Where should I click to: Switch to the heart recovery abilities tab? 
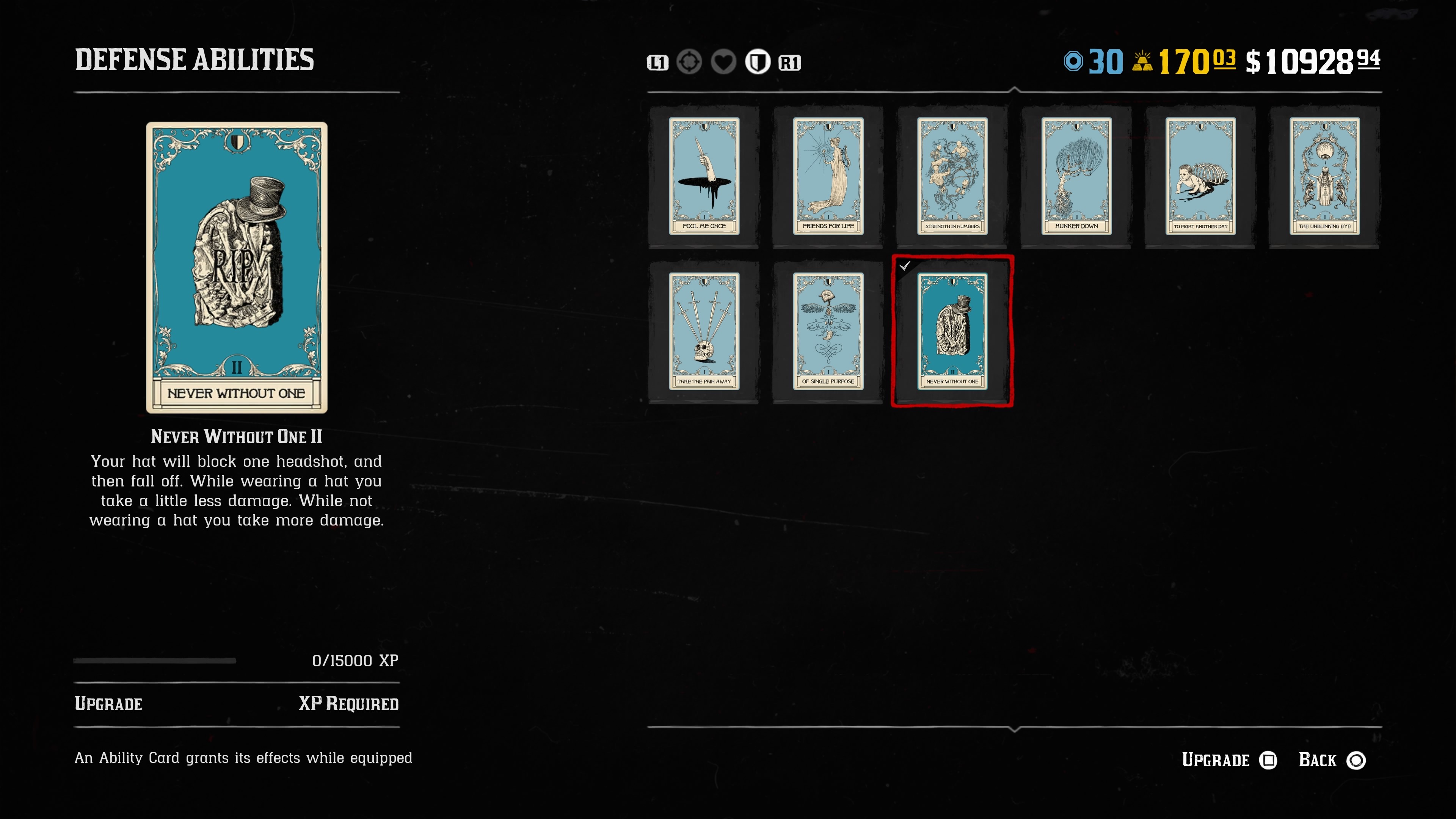tap(723, 62)
